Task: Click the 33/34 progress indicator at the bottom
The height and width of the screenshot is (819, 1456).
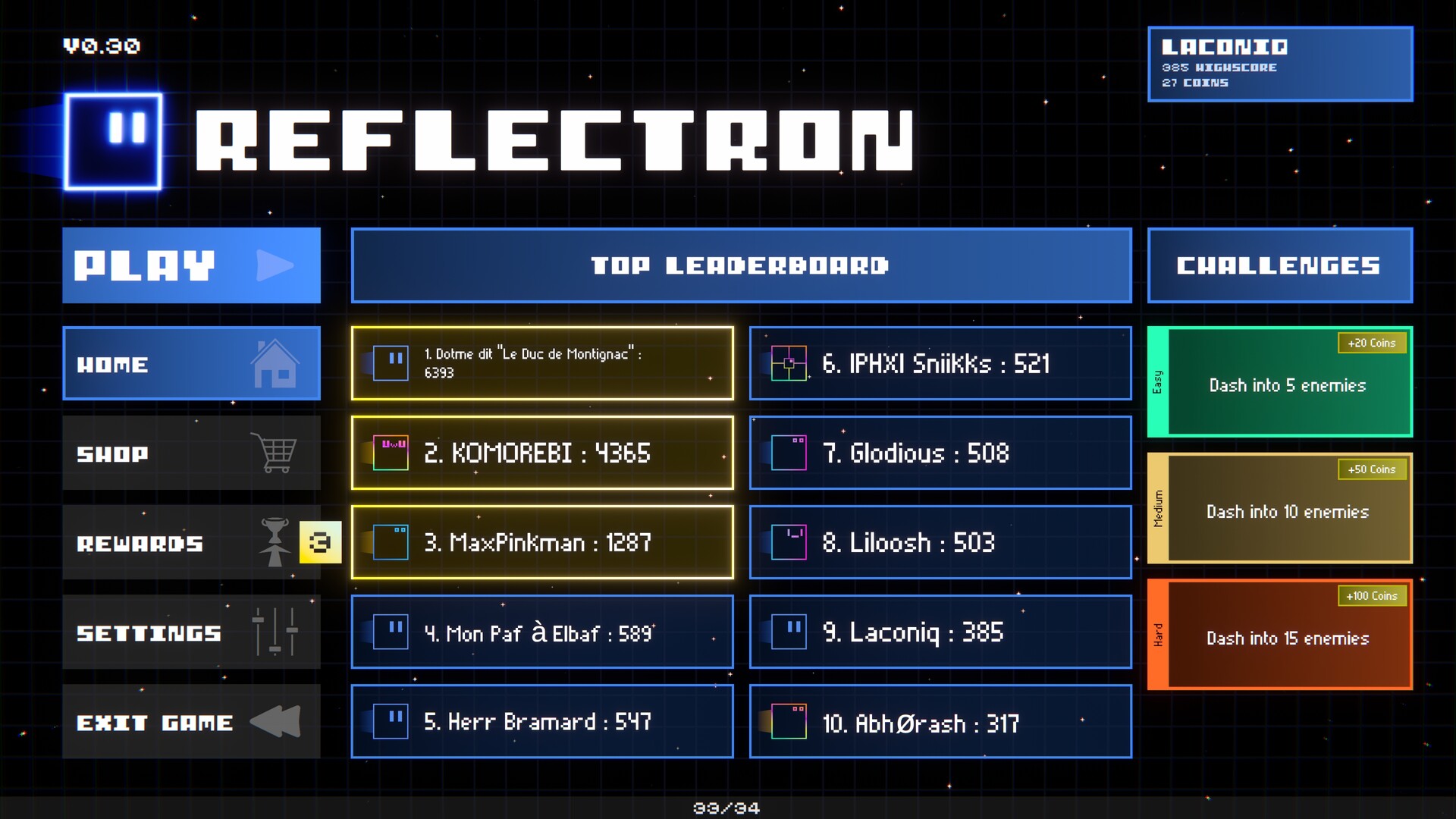Action: [726, 808]
